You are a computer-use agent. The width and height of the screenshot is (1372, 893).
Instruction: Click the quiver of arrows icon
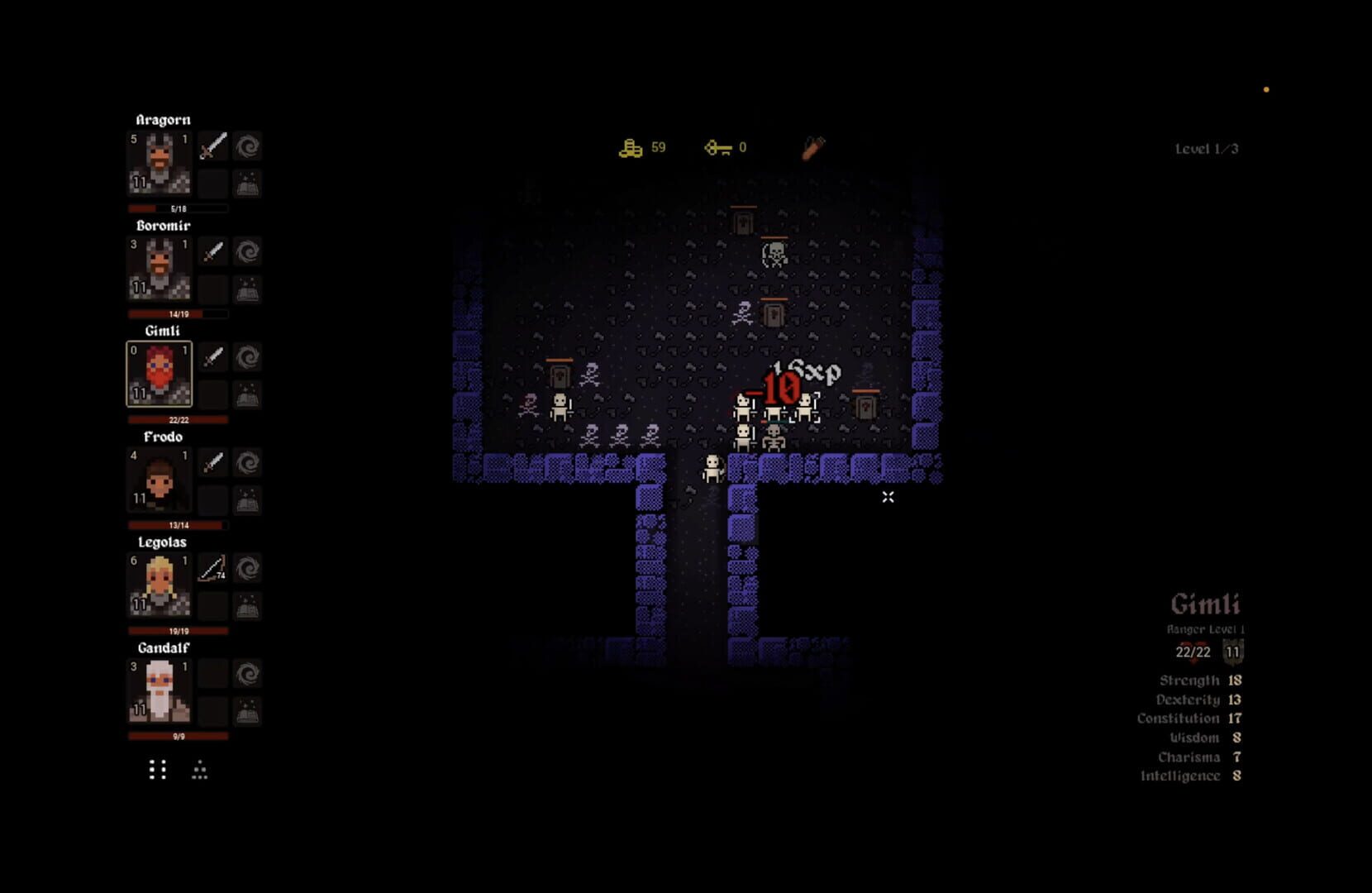click(810, 147)
